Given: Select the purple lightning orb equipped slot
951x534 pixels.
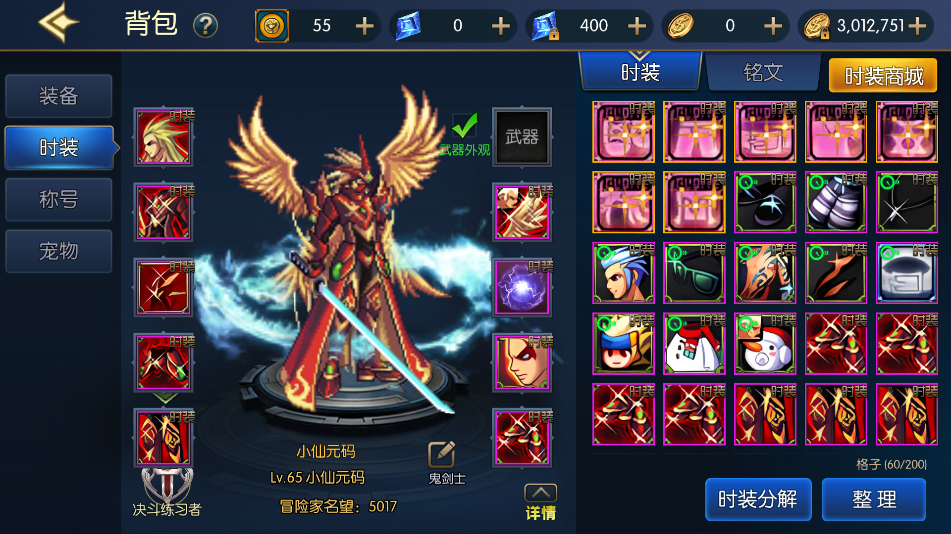Looking at the screenshot, I should [522, 288].
